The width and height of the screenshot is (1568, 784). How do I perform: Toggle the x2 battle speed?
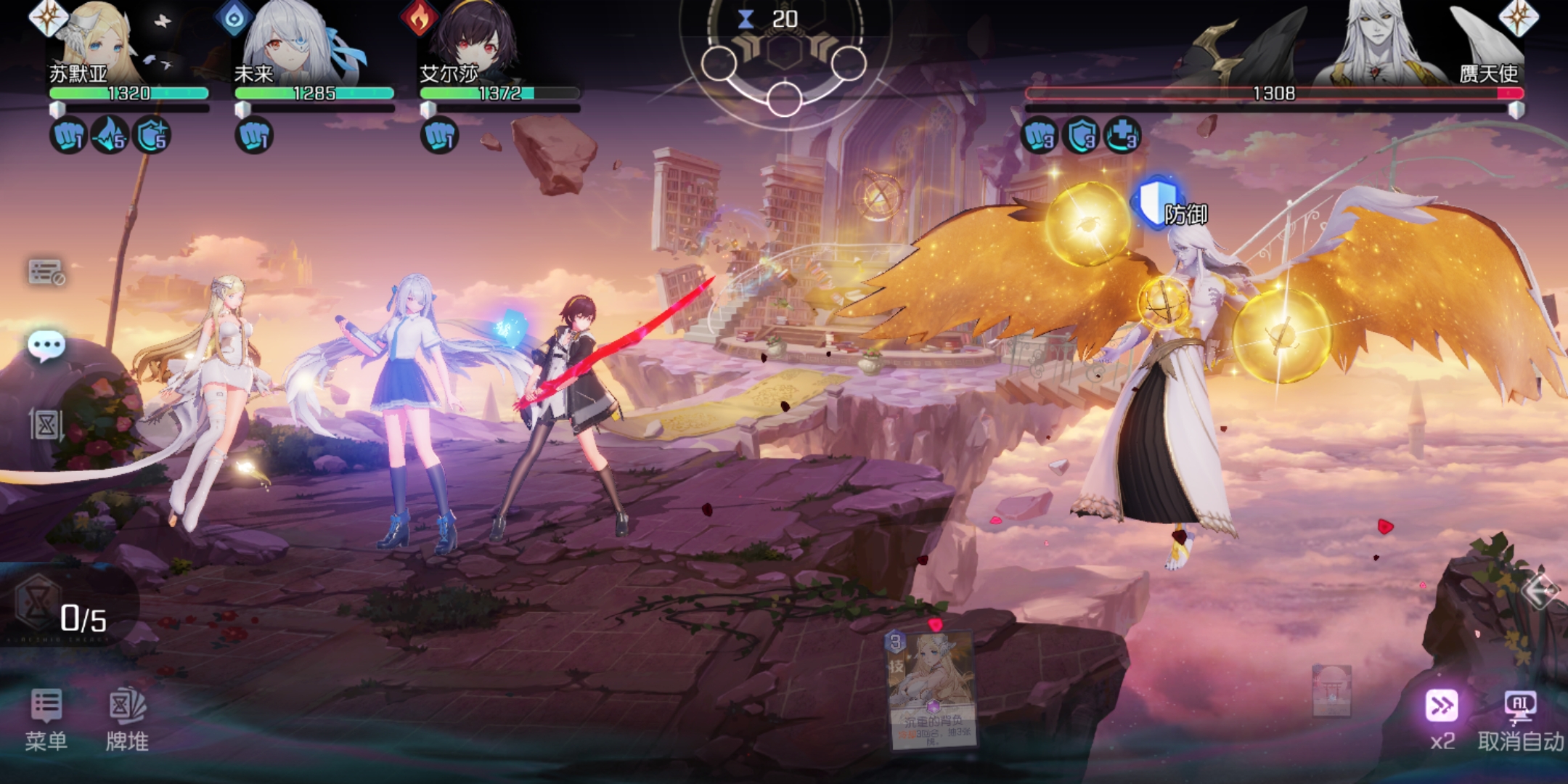pyautogui.click(x=1442, y=718)
